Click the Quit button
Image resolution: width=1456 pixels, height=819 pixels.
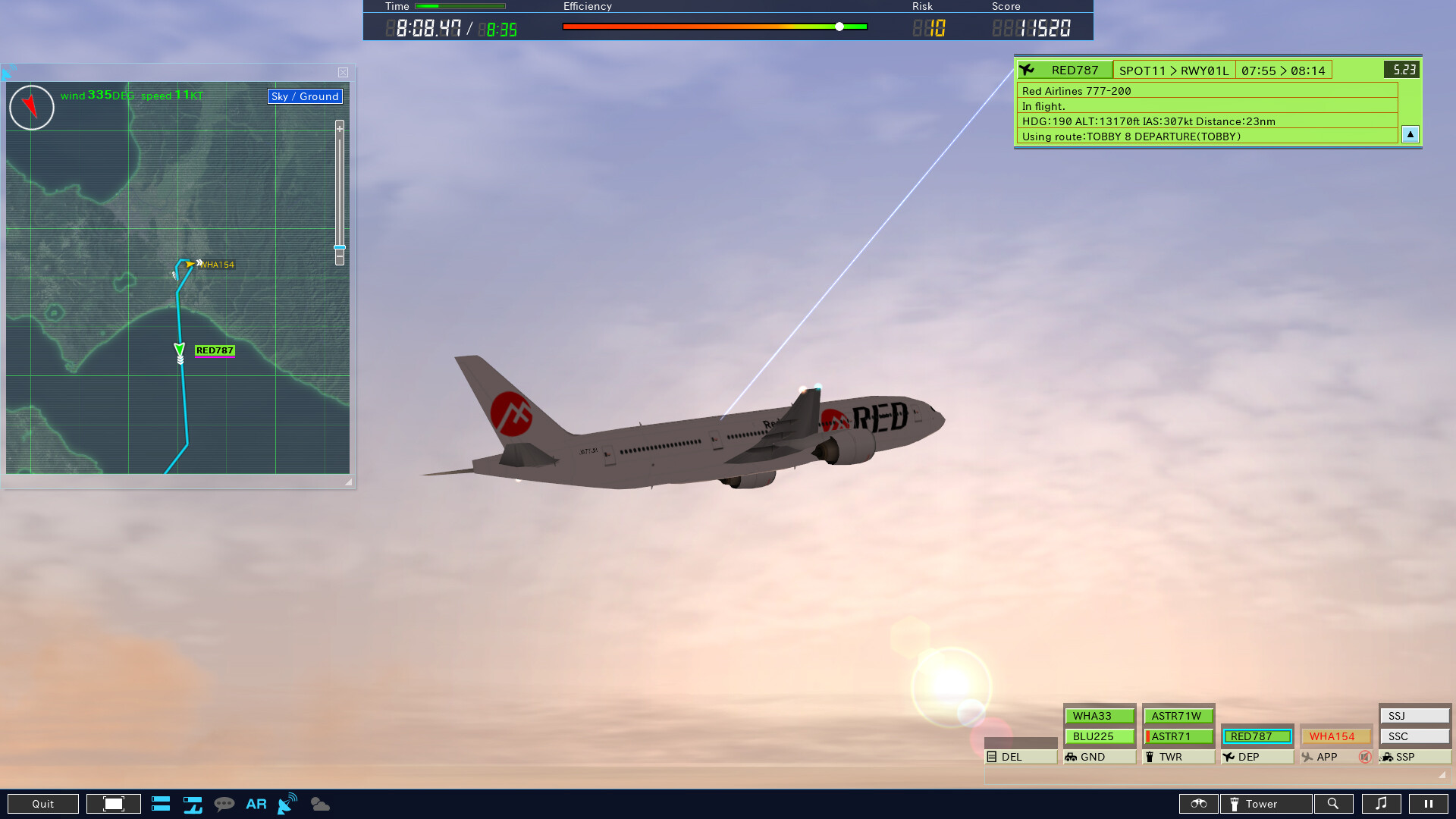click(x=43, y=803)
